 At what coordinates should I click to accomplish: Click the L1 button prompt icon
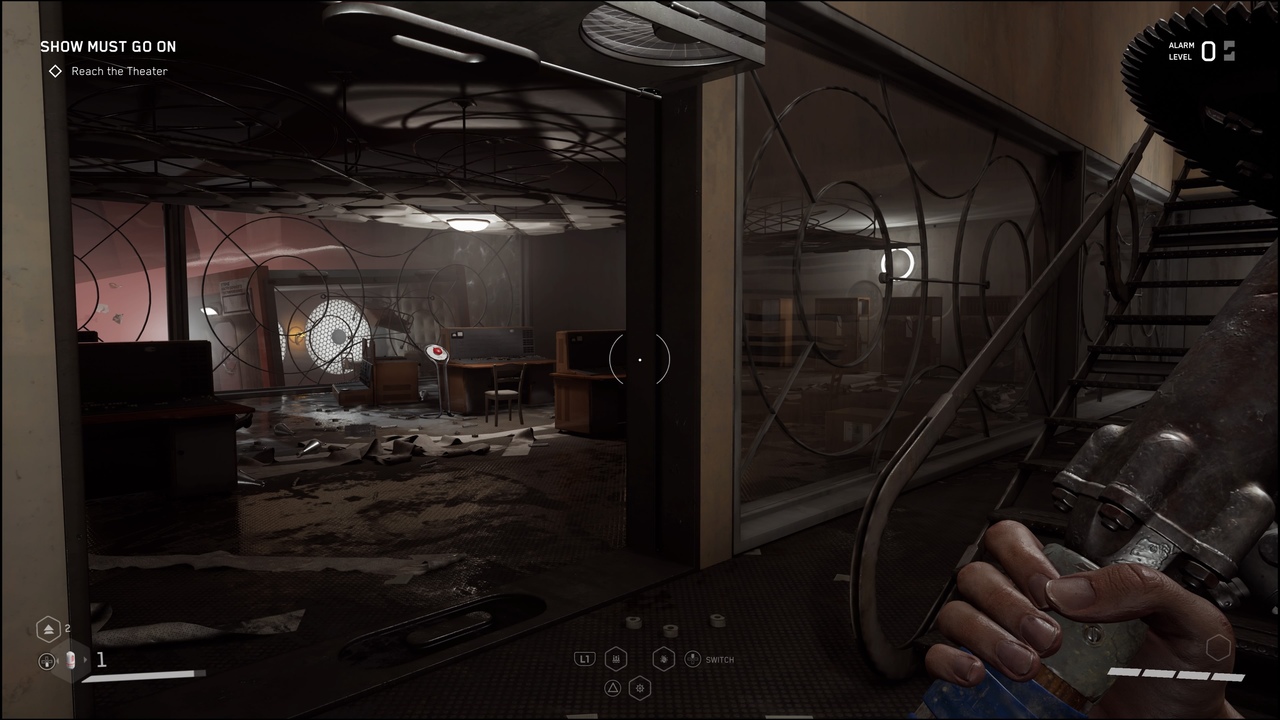click(x=585, y=658)
